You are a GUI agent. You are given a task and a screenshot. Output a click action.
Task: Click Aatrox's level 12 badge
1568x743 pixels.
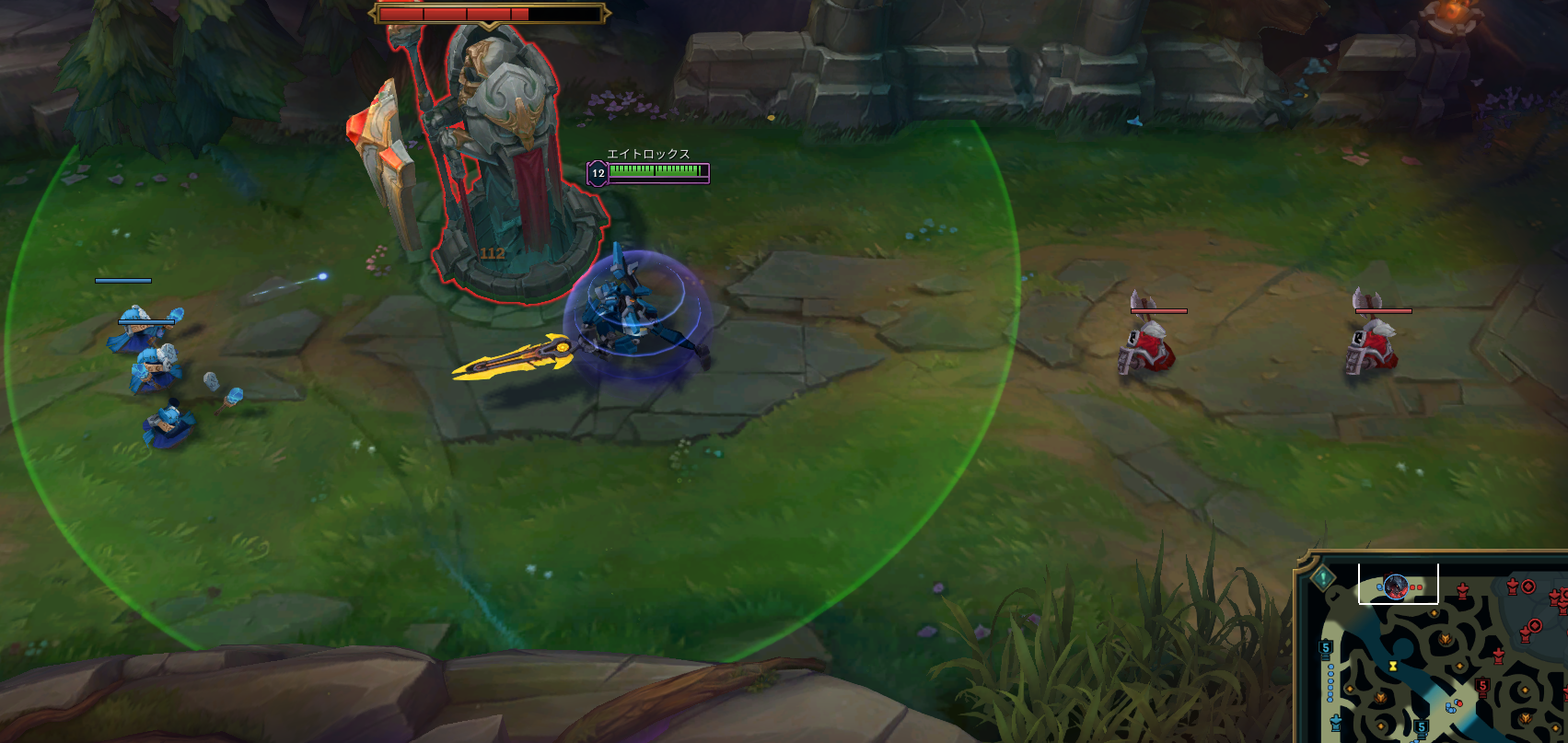pyautogui.click(x=598, y=171)
